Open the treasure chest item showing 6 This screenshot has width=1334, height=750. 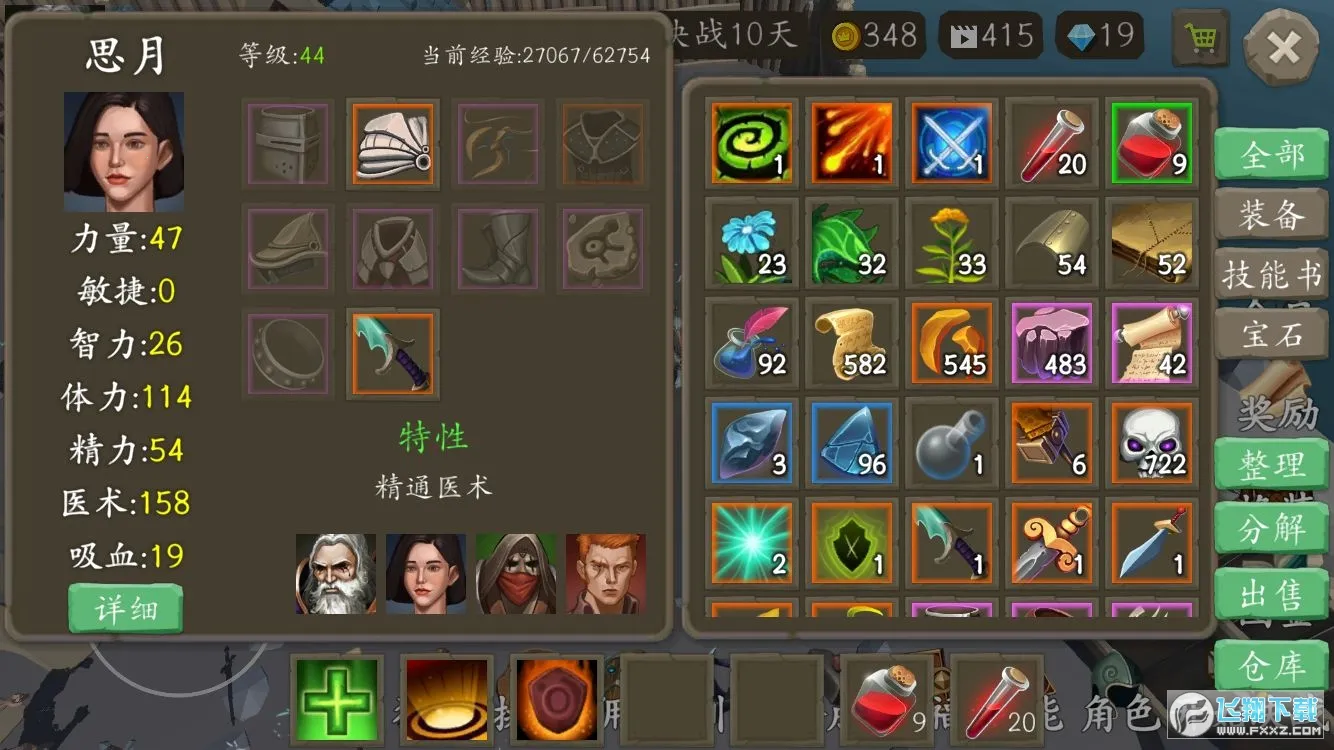[x=1051, y=441]
